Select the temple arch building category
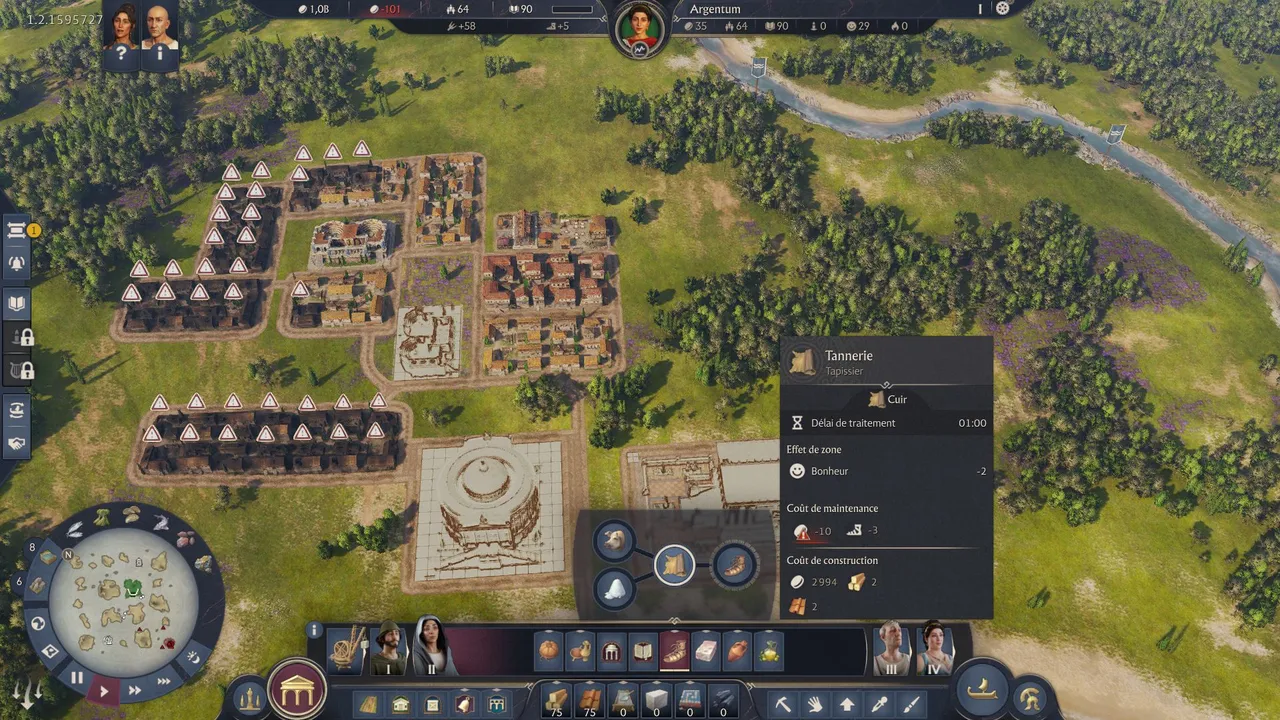 (611, 651)
